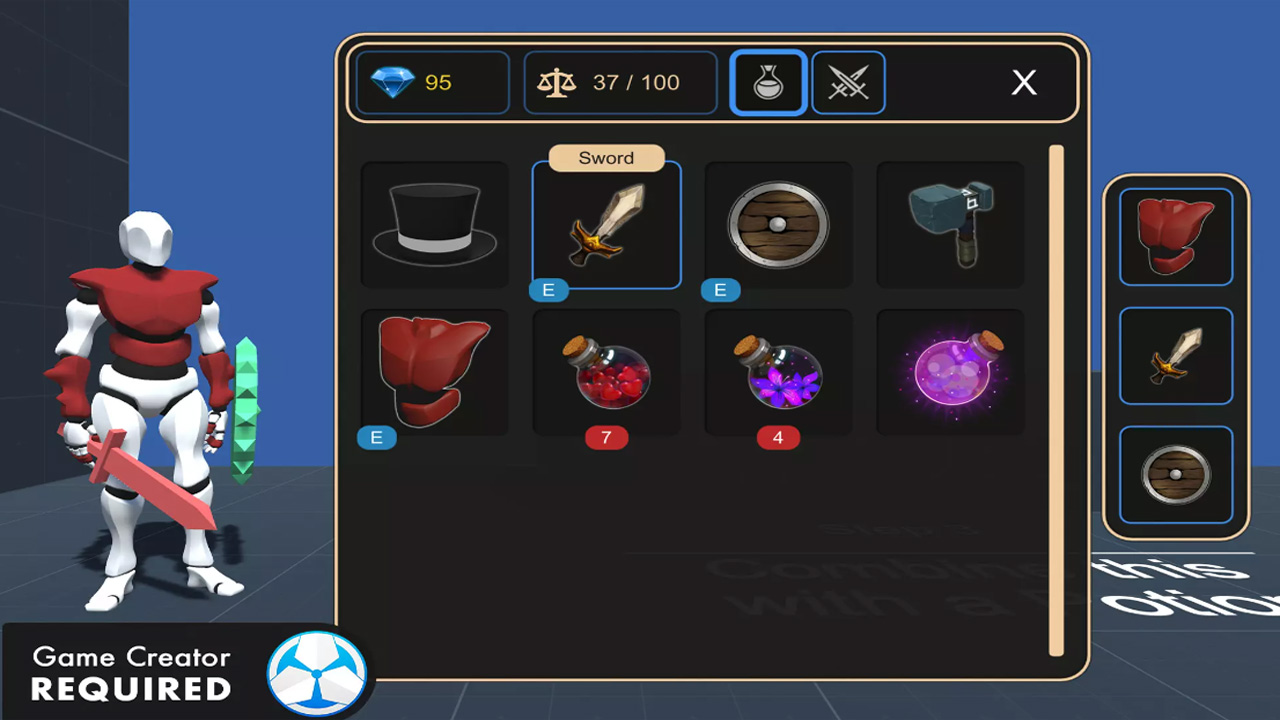Switch to the crossed swords combat tab

[848, 83]
